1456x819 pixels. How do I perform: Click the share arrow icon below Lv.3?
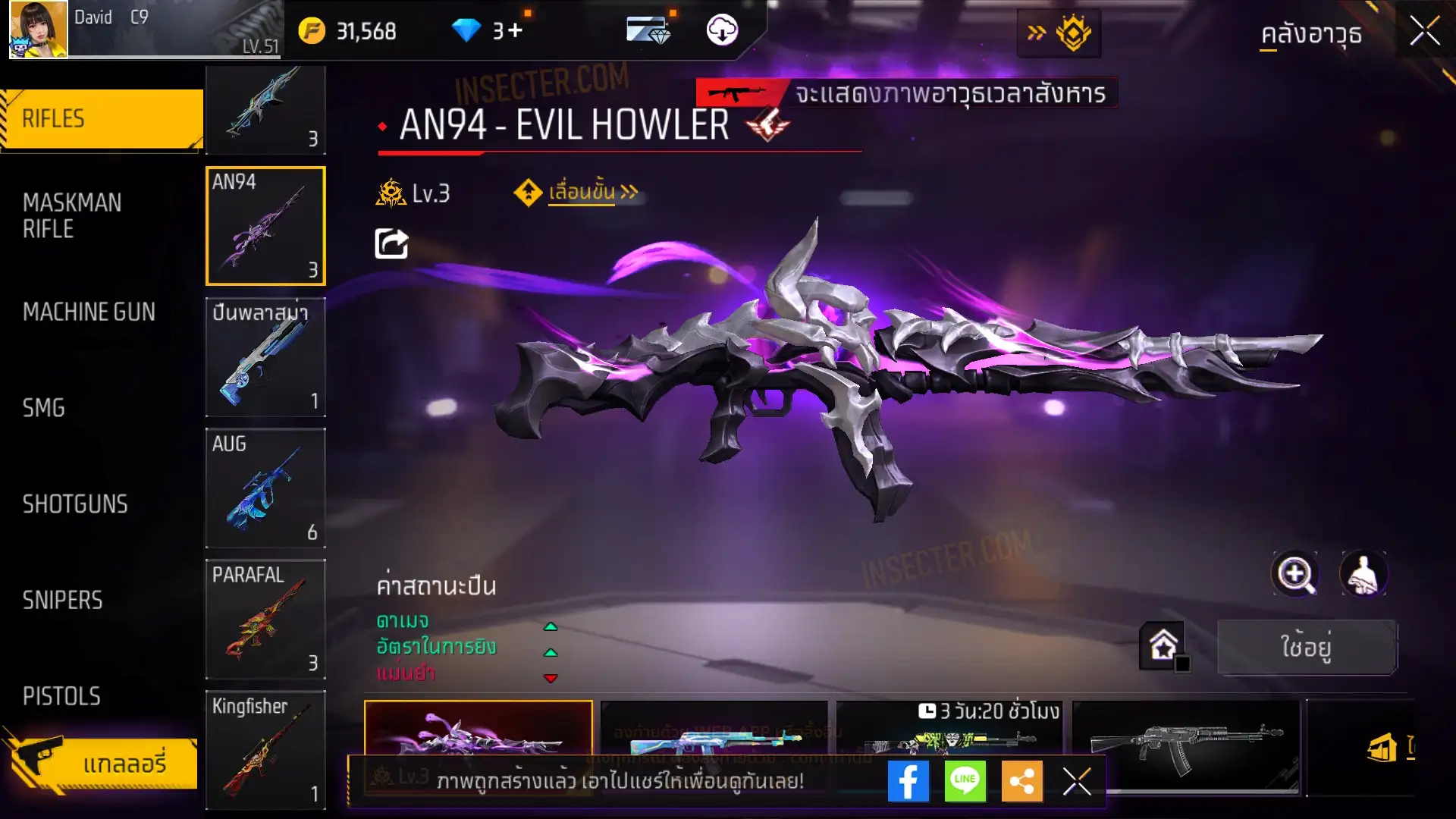(391, 244)
